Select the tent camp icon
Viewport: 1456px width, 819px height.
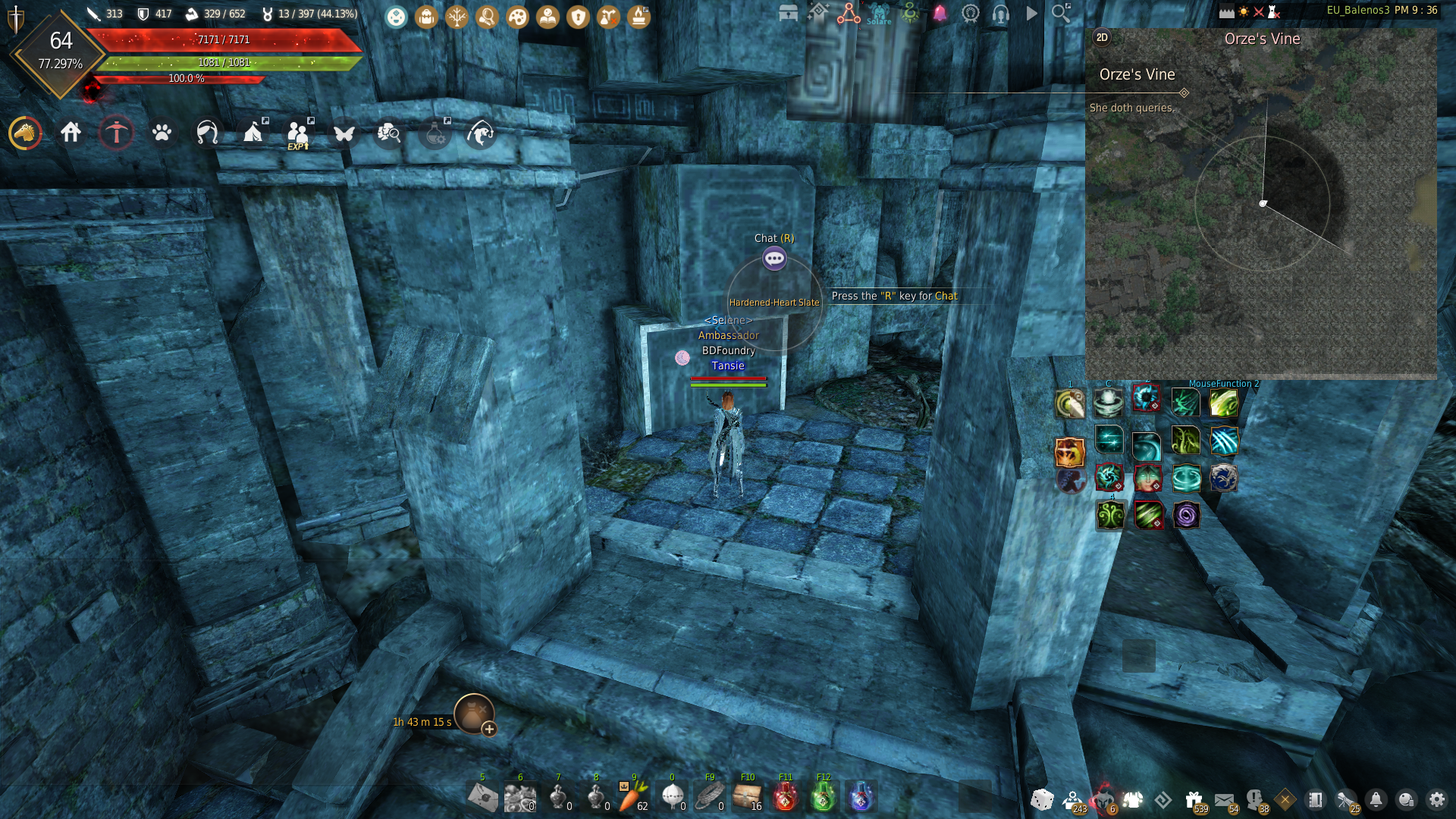pyautogui.click(x=253, y=133)
